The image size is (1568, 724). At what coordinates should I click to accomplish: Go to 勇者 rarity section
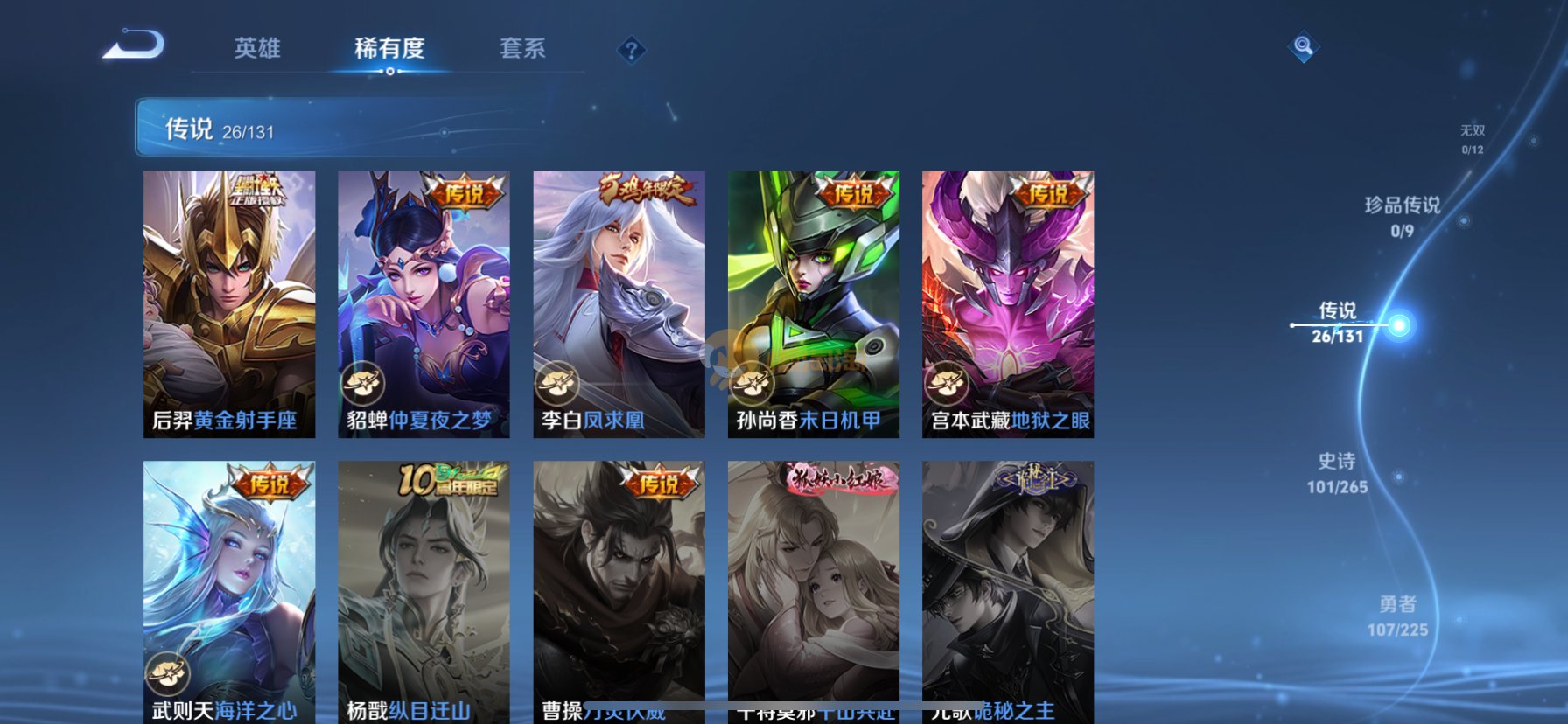[x=1397, y=616]
